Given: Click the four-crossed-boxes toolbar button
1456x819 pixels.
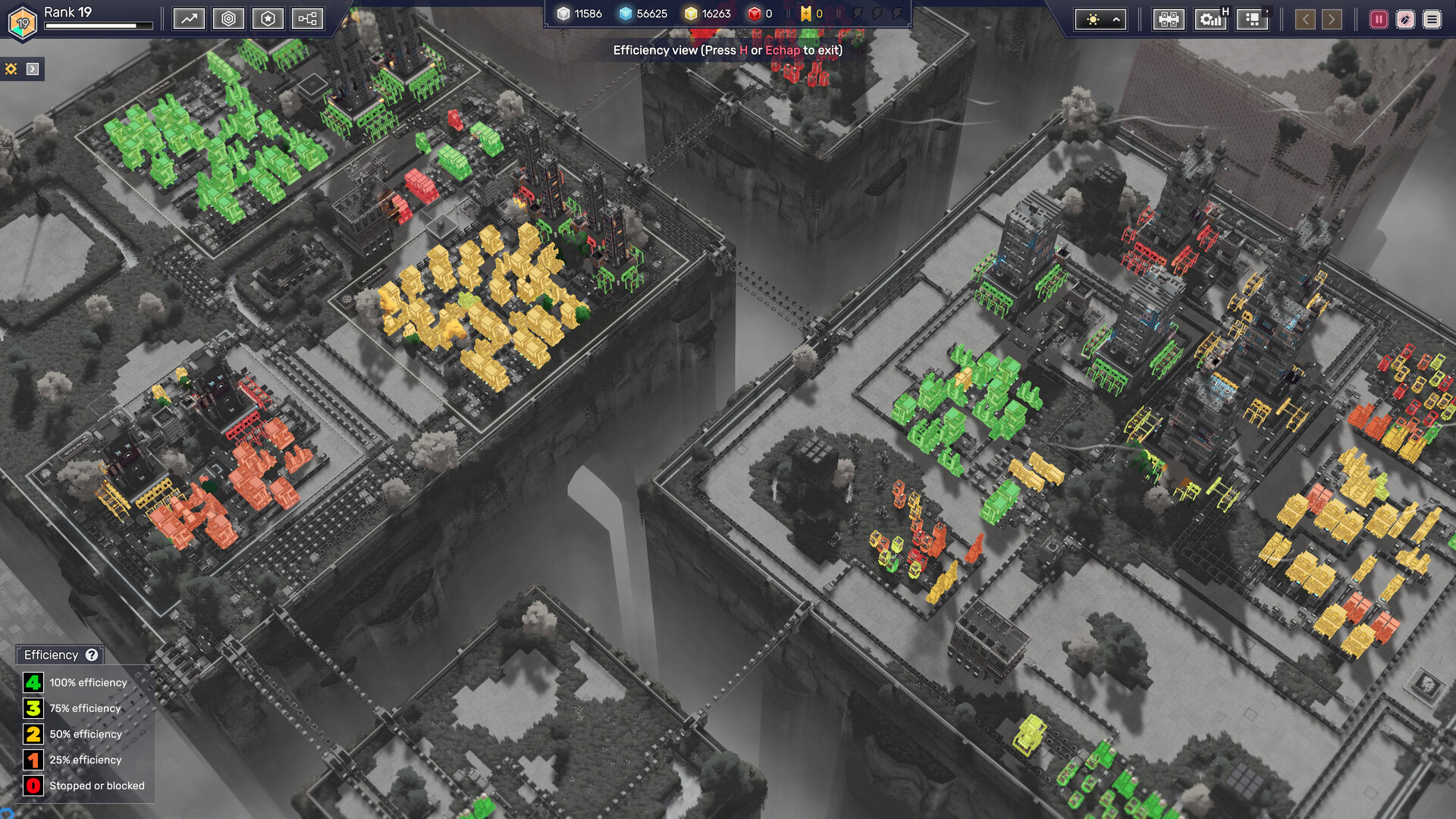Looking at the screenshot, I should [1168, 20].
